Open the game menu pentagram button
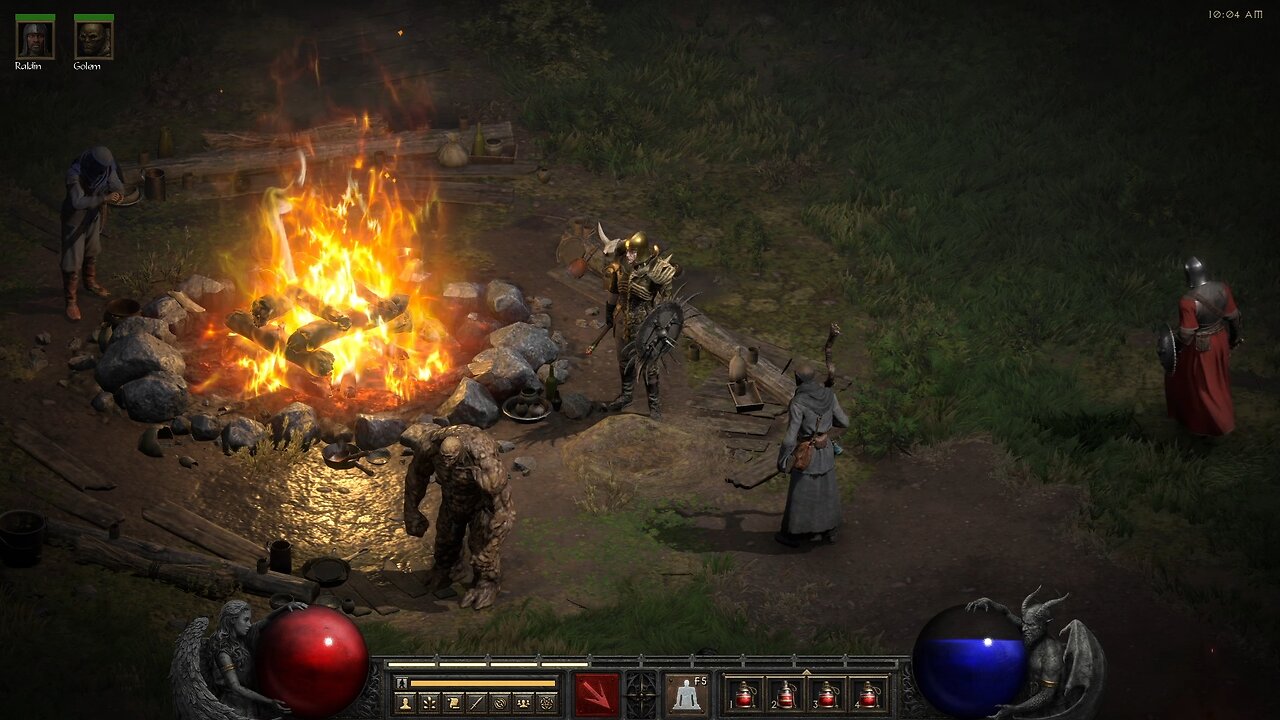1280x720 pixels. 546,703
